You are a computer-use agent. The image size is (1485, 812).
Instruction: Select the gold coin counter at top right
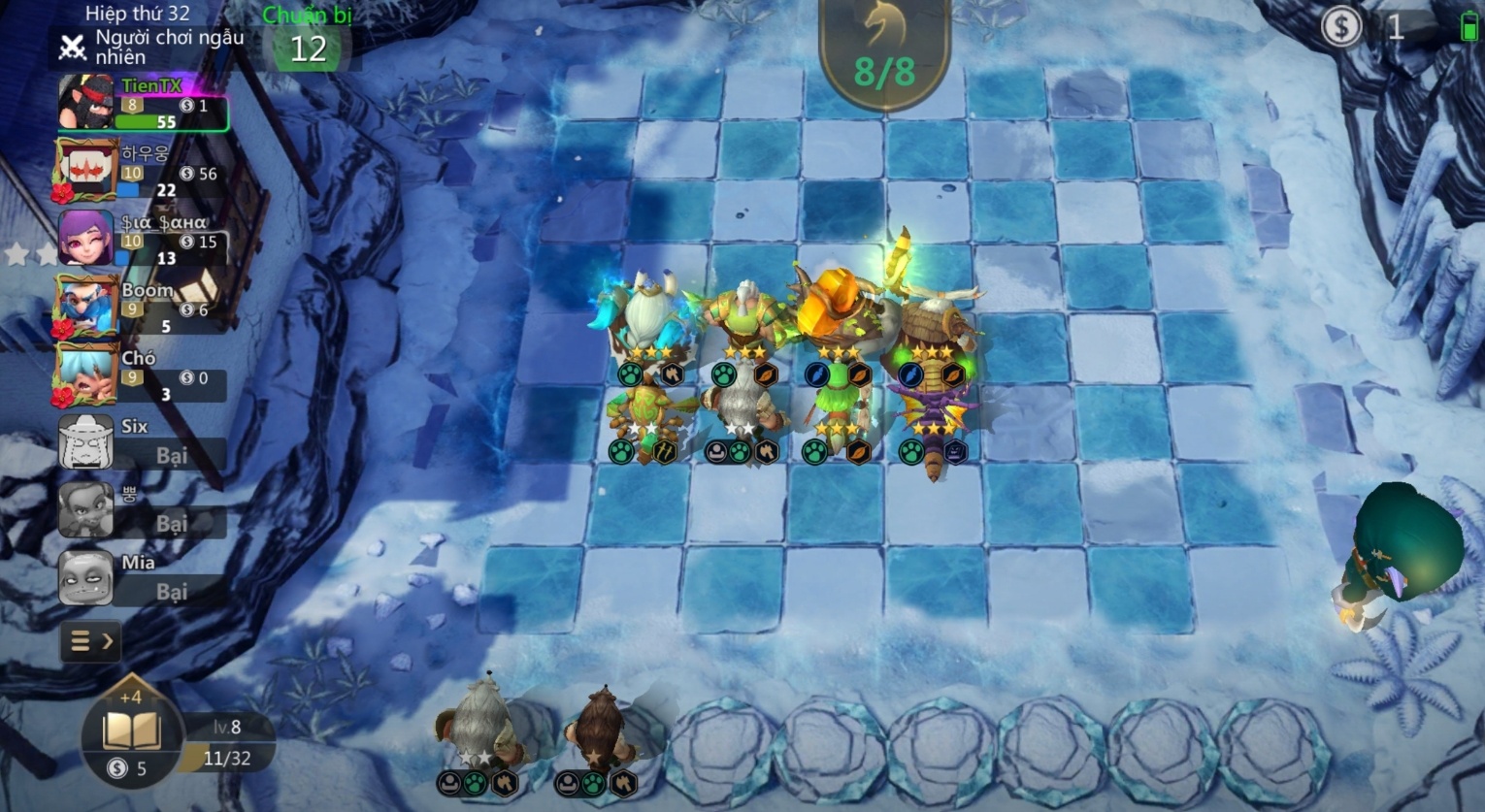[x=1343, y=27]
